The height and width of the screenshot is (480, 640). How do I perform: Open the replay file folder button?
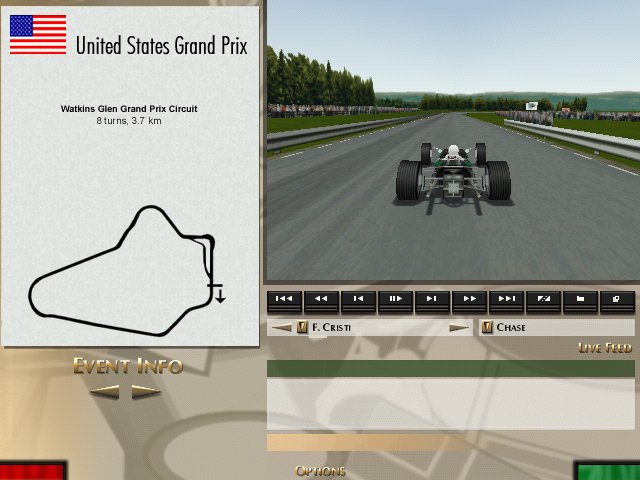pos(580,299)
